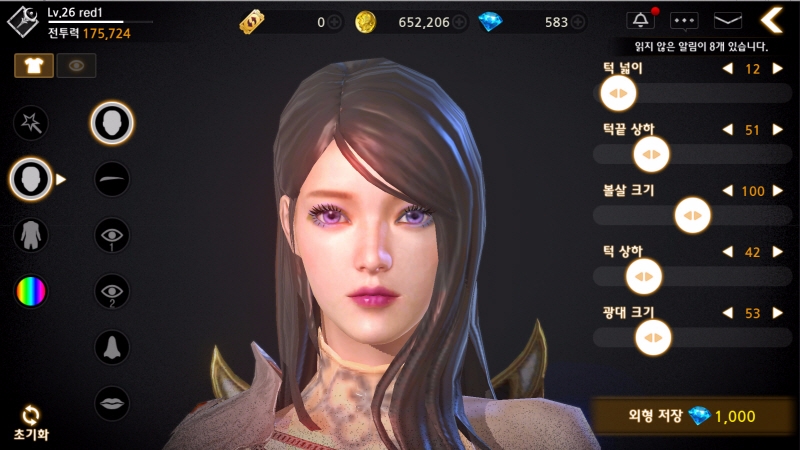Decrease the 턱끝 상하 value
The image size is (800, 450).
point(726,130)
